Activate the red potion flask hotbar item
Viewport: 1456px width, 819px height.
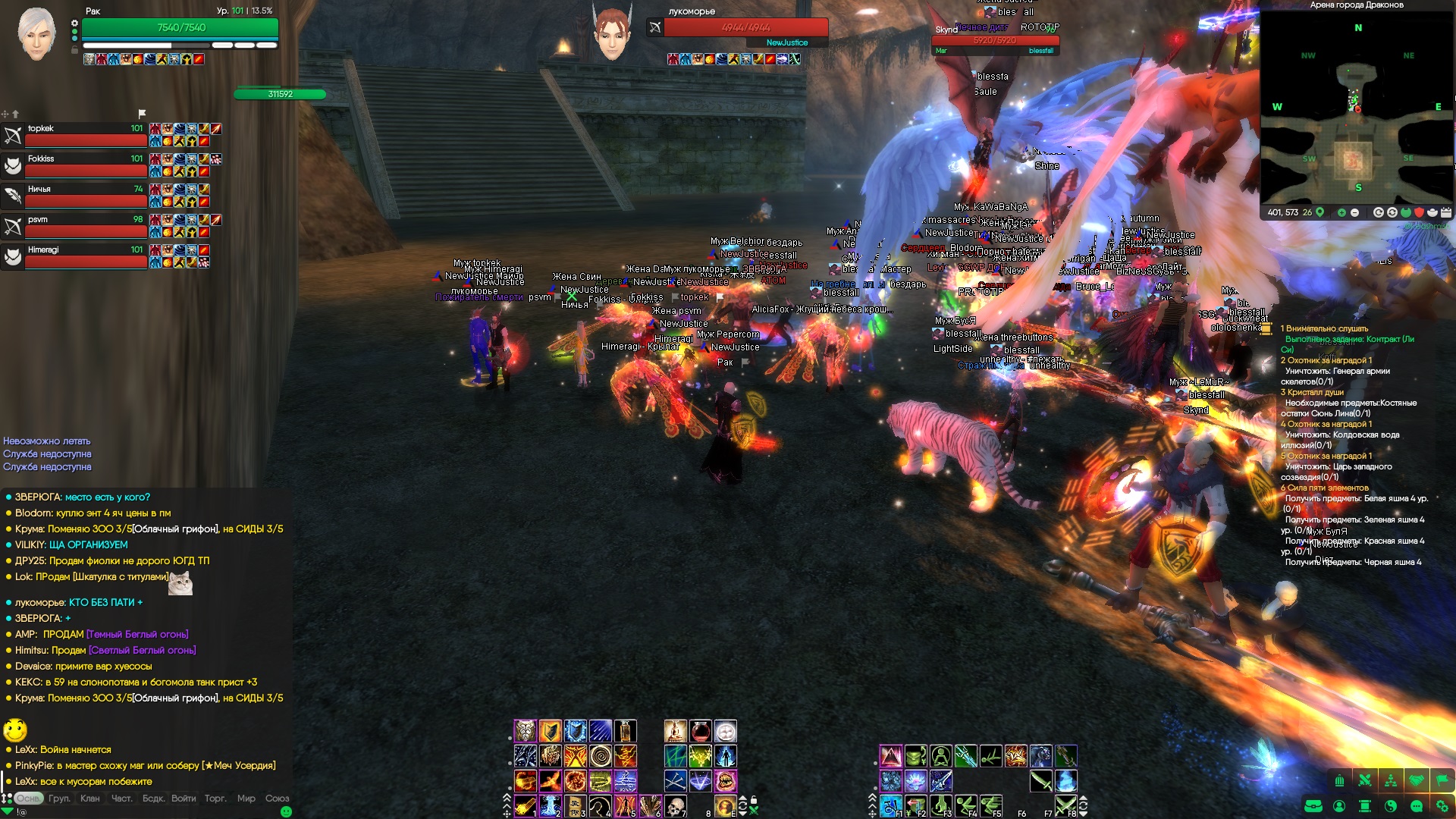click(700, 731)
